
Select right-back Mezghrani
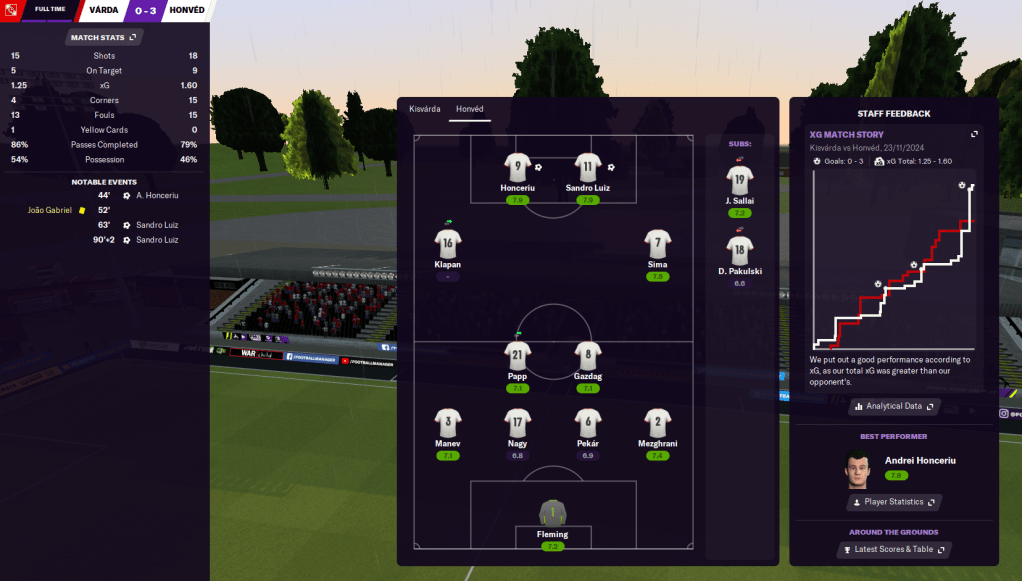click(657, 422)
